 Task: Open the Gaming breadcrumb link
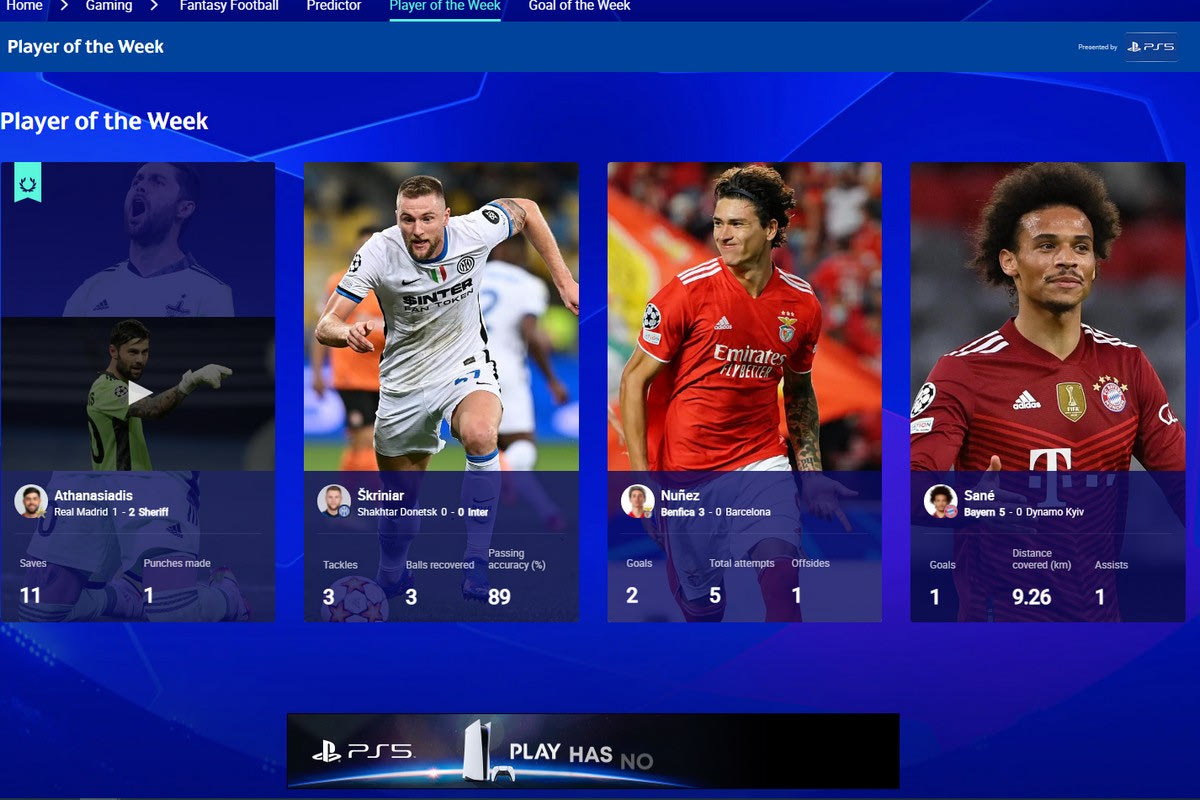pos(109,6)
